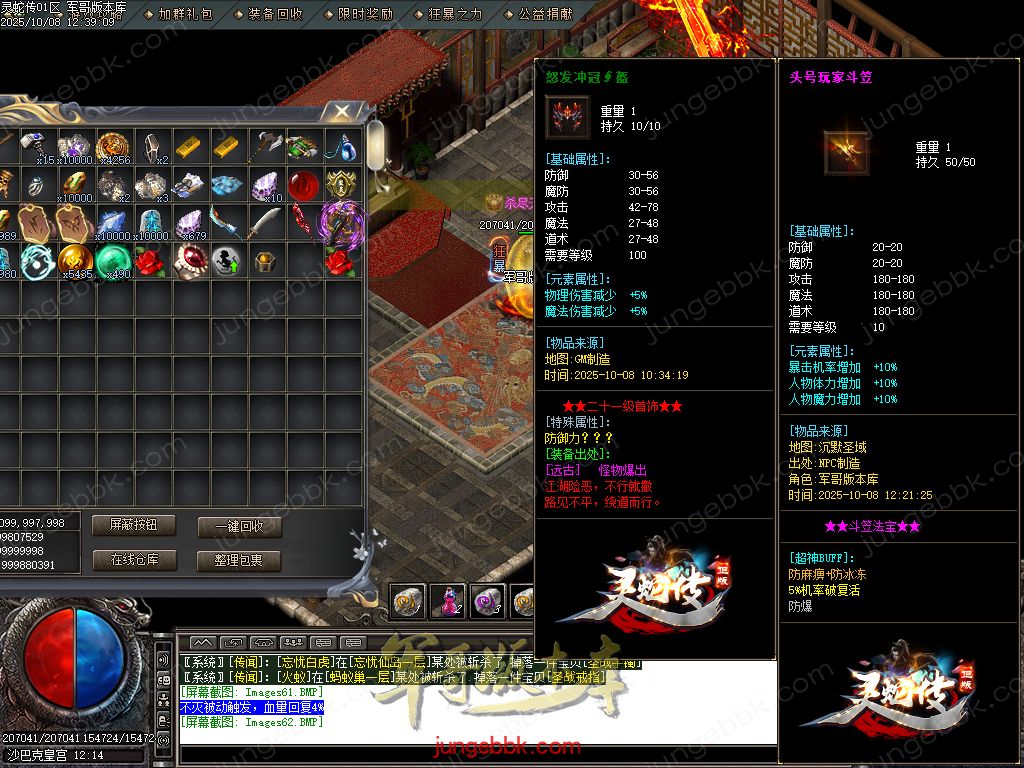Use the pink potion in hotbar slot 2
This screenshot has height=768, width=1024.
coord(446,600)
